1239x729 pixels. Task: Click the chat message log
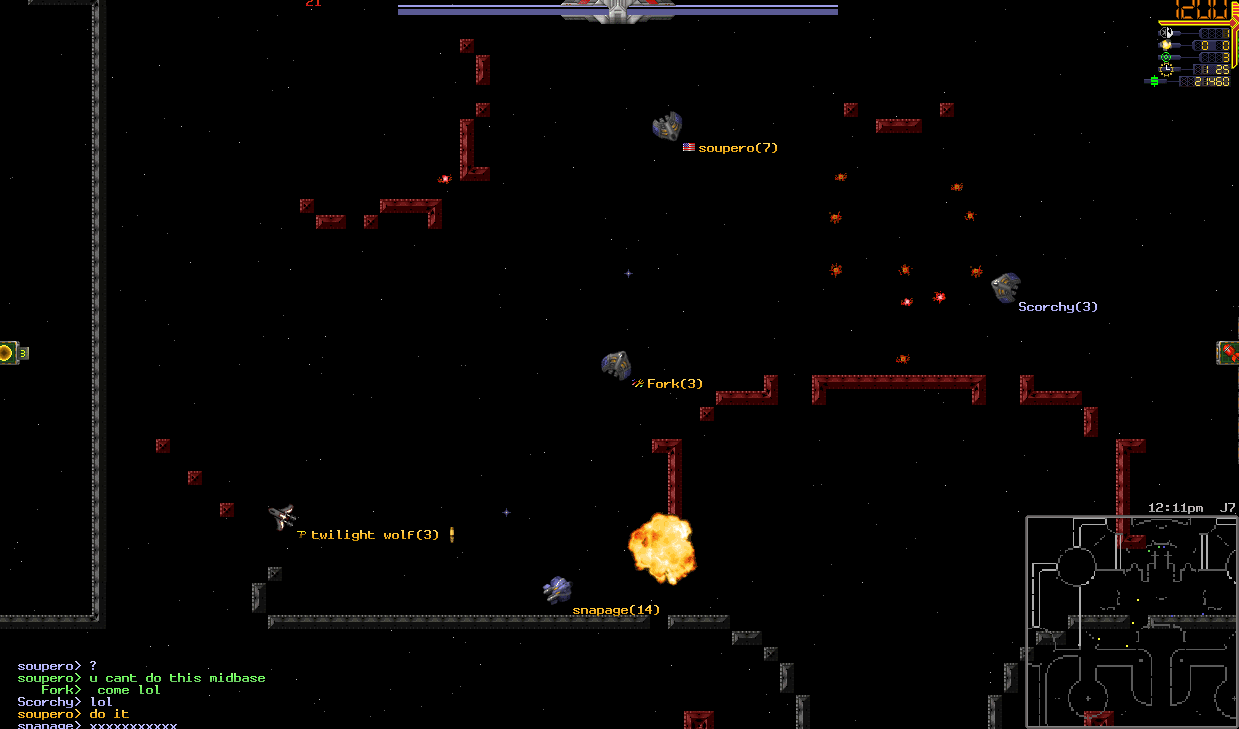[142, 695]
